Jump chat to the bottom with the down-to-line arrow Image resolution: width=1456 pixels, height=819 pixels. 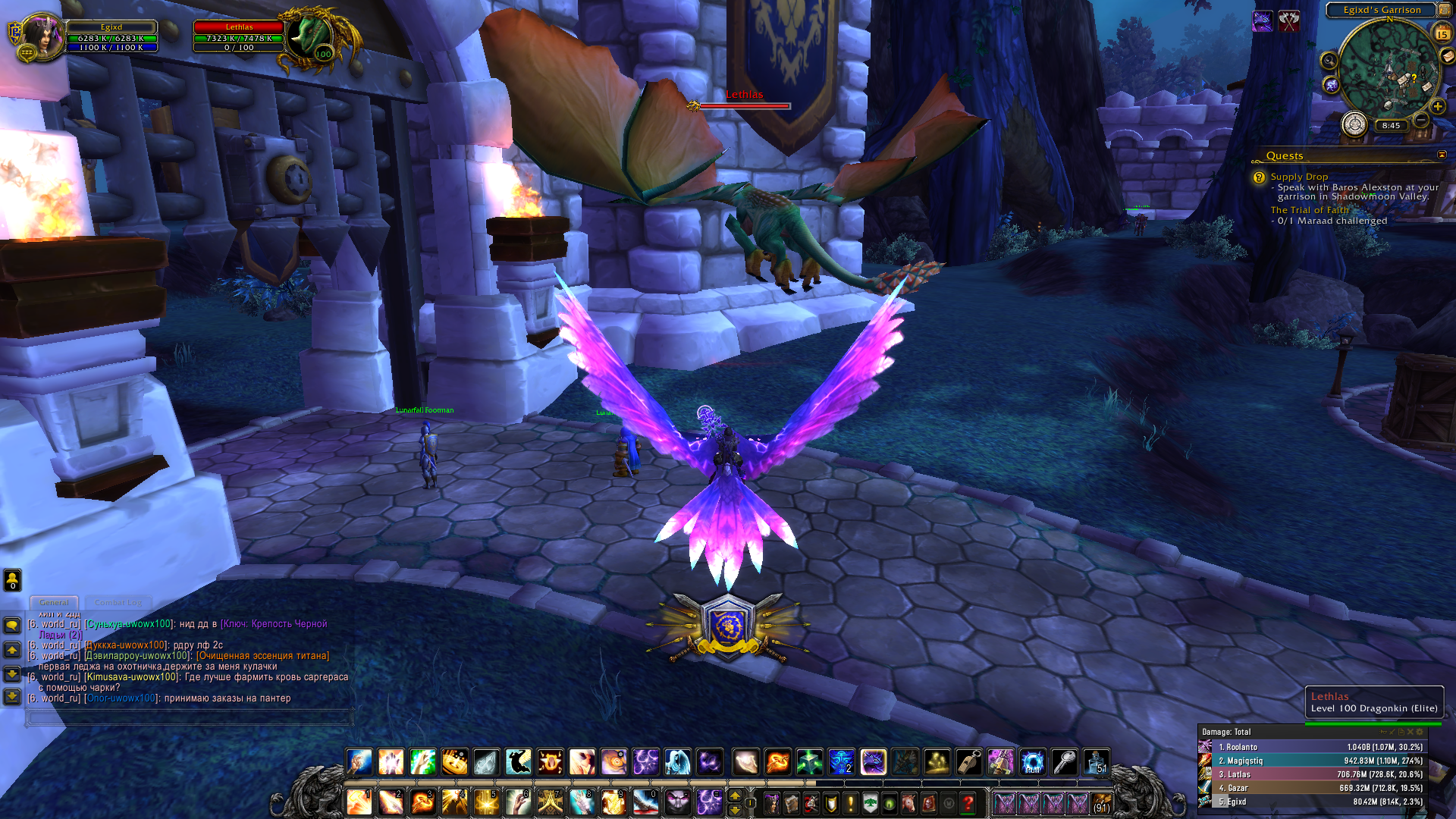[12, 696]
